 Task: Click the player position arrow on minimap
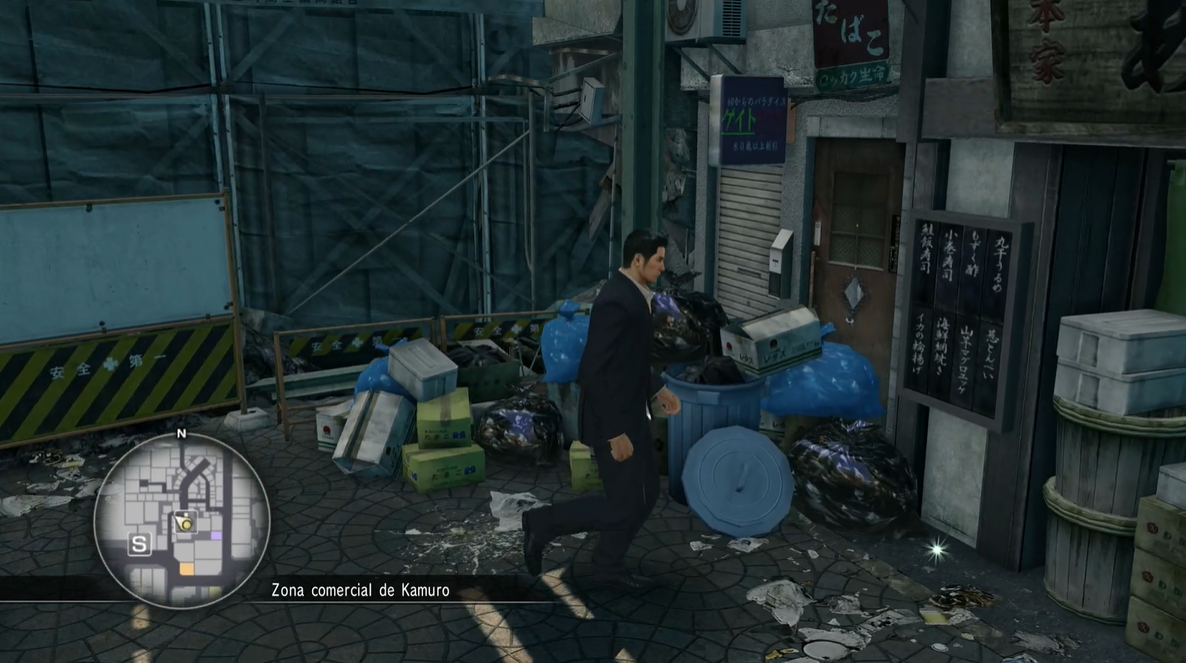click(184, 521)
